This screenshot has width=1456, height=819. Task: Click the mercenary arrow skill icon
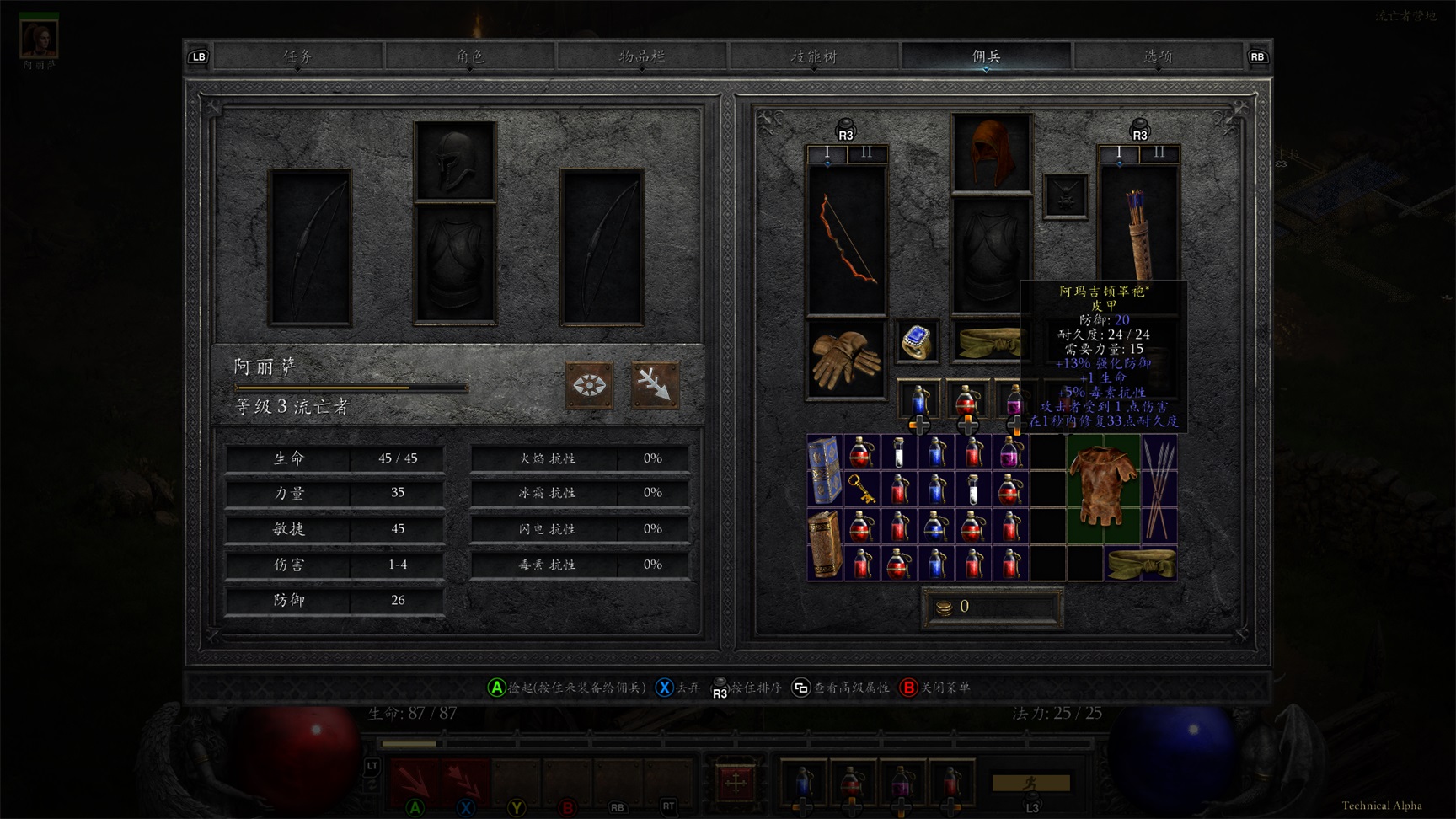click(x=655, y=386)
